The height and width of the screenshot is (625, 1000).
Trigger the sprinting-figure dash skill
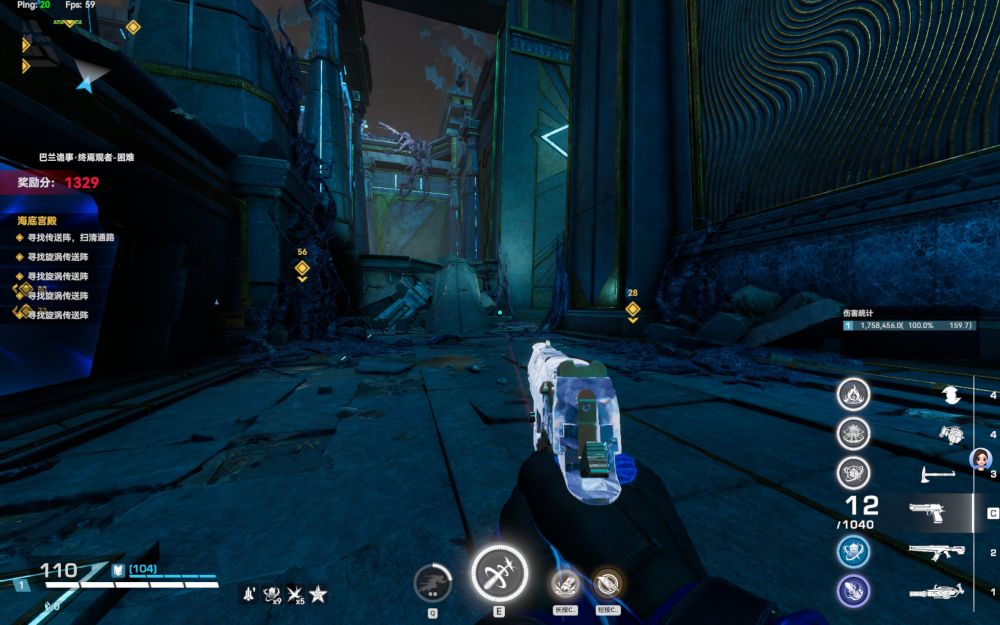point(433,583)
